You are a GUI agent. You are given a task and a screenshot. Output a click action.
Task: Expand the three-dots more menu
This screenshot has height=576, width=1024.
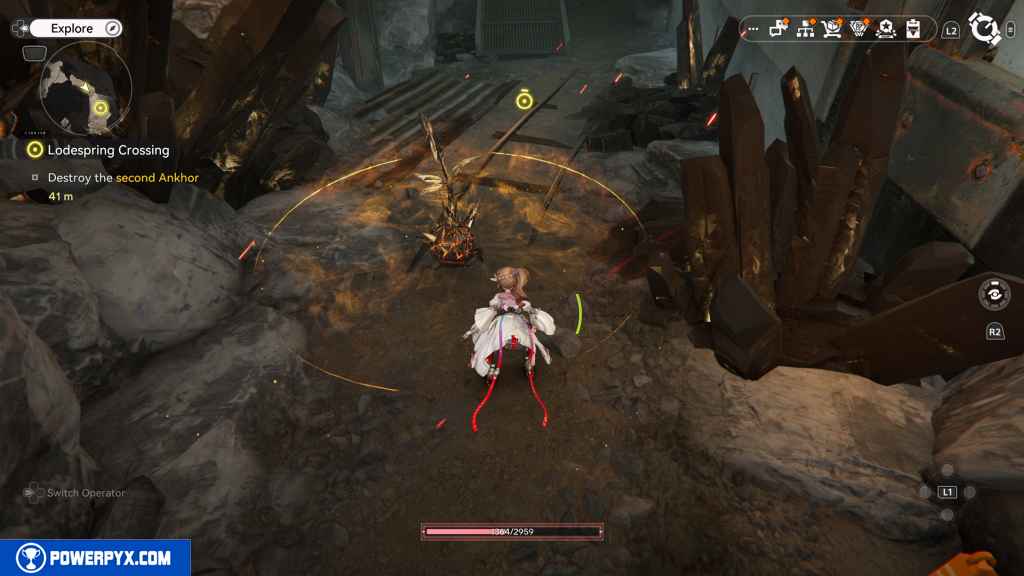(752, 30)
